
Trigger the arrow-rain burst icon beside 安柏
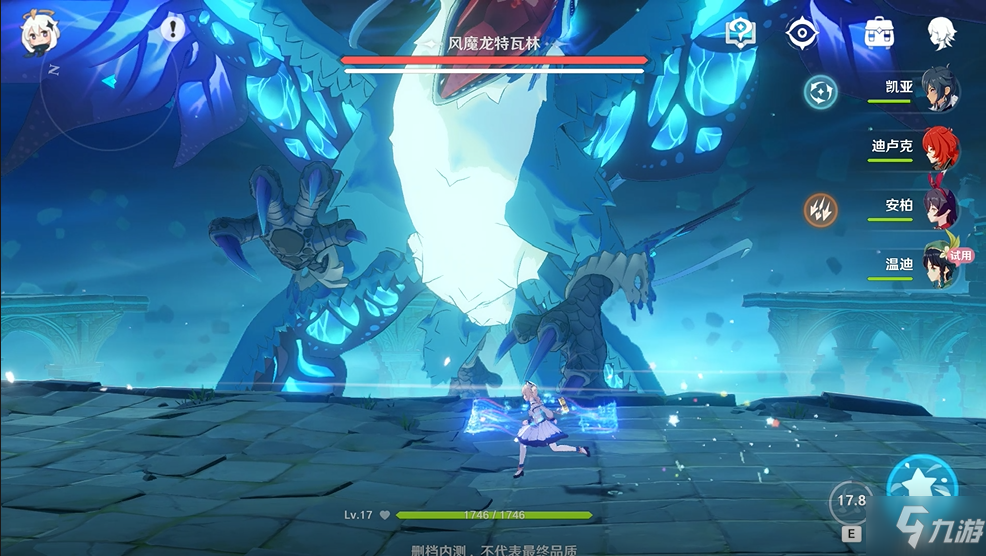tap(821, 209)
